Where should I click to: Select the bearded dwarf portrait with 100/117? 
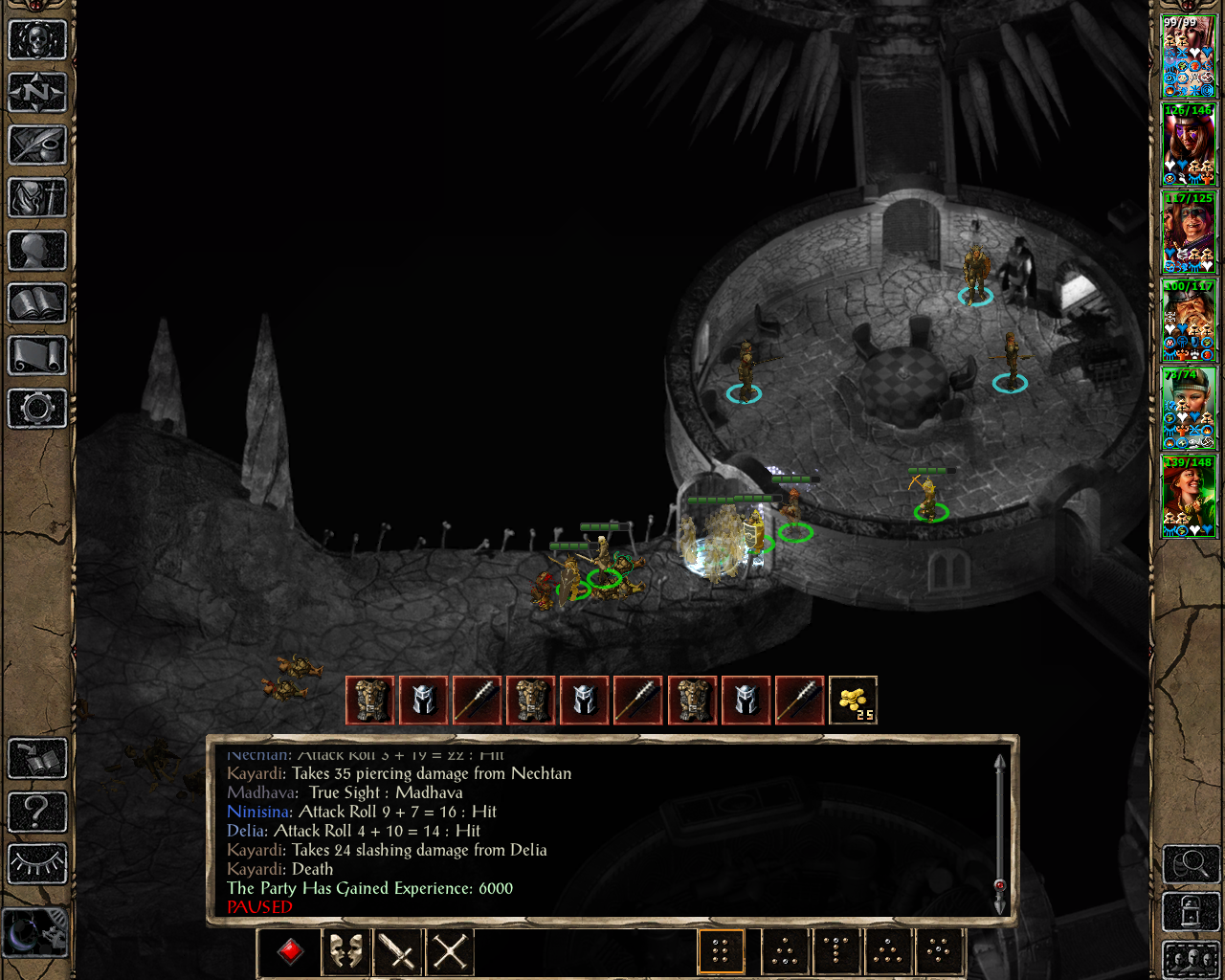pyautogui.click(x=1189, y=320)
